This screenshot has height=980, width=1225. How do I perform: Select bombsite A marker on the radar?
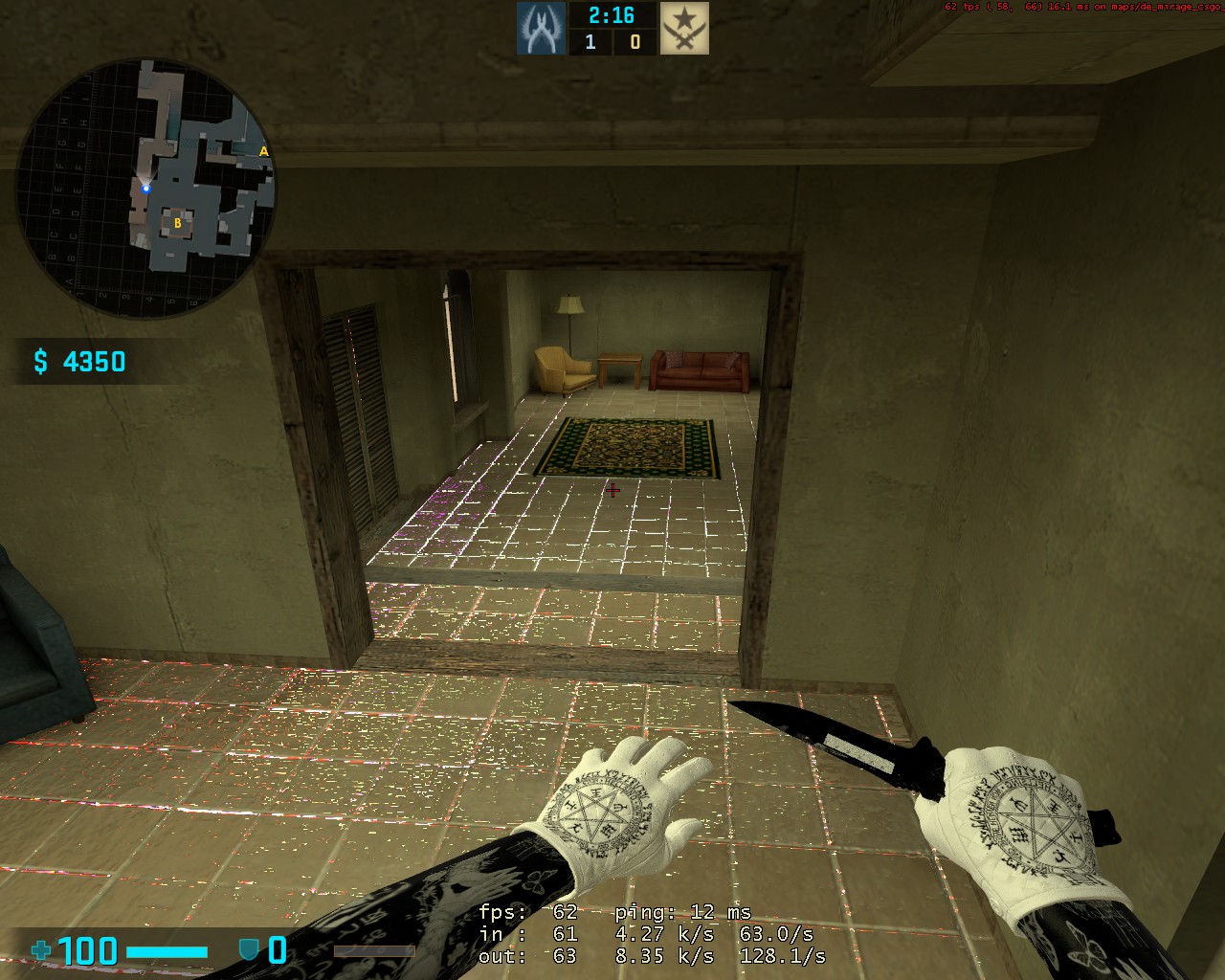point(264,151)
